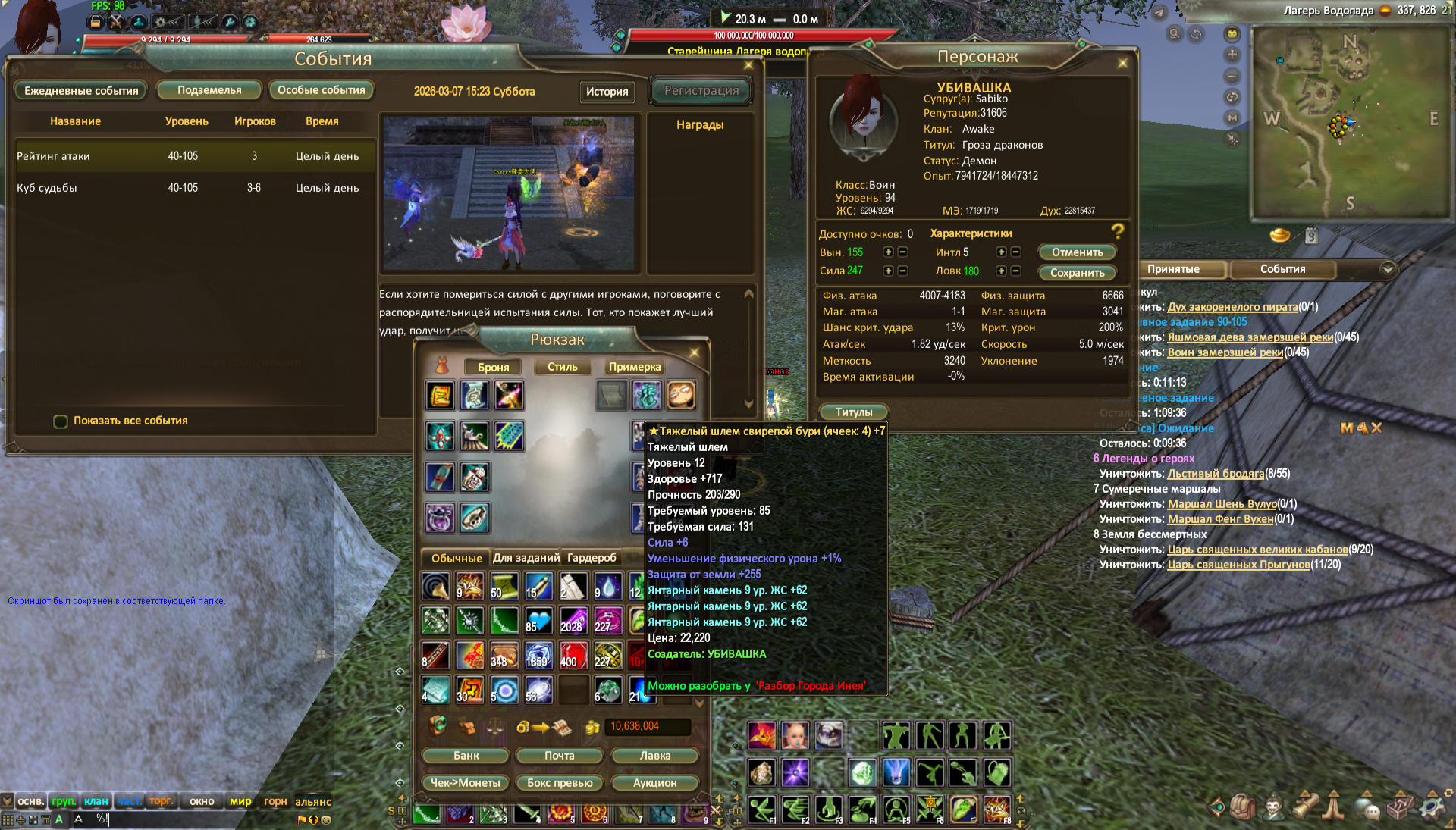Image resolution: width=1456 pixels, height=830 pixels.
Task: Click the Отменить button in stats
Action: pos(1077,252)
